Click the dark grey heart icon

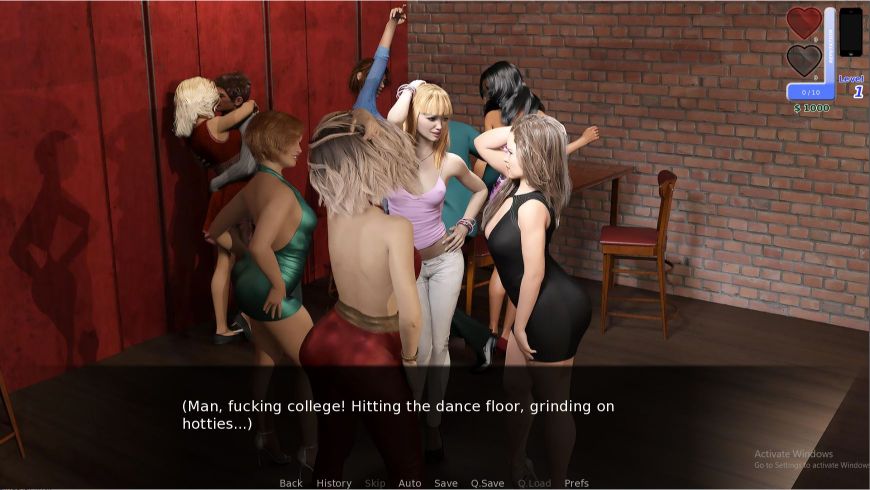804,60
